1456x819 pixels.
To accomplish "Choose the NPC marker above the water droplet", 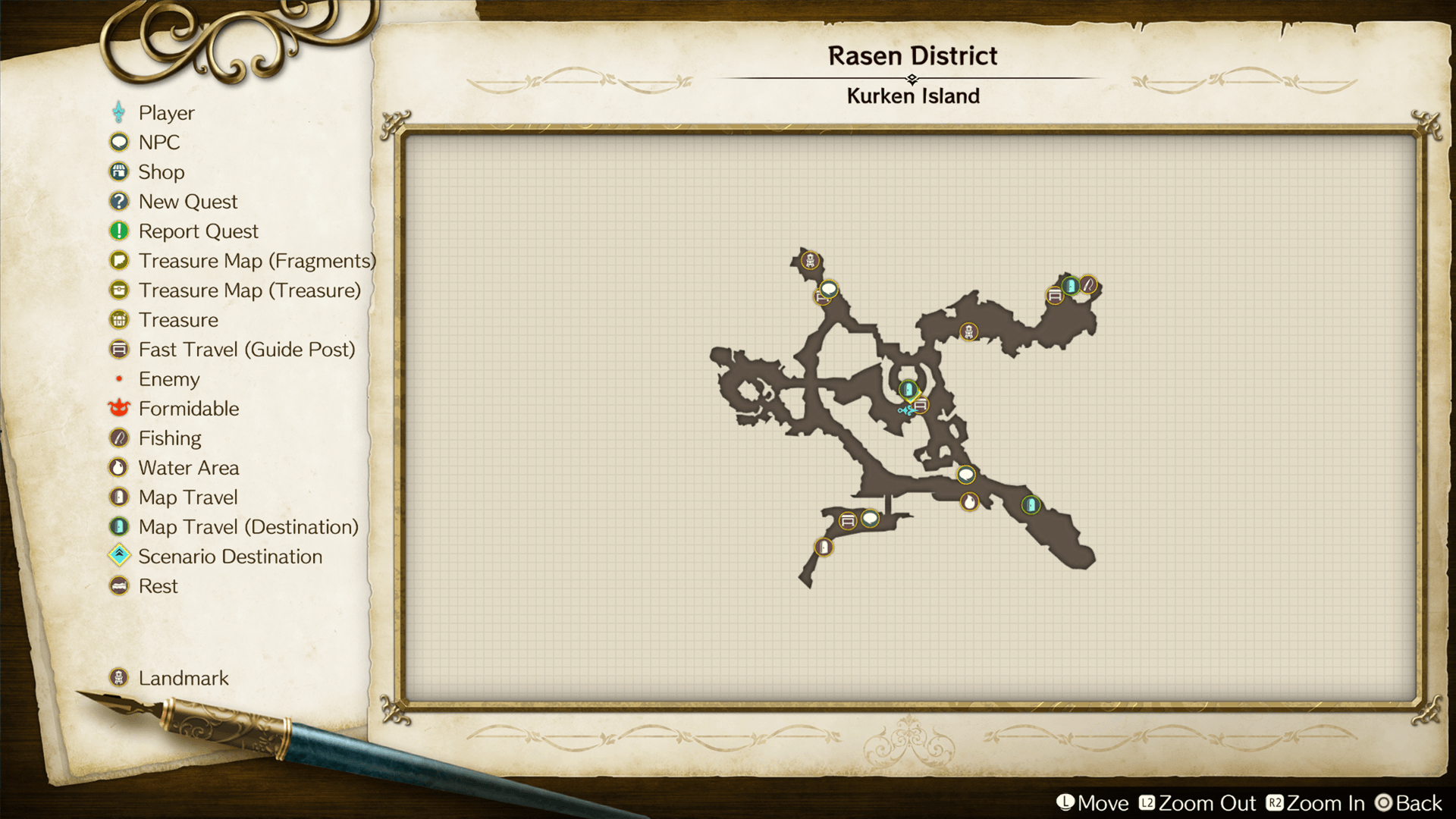I will 965,475.
